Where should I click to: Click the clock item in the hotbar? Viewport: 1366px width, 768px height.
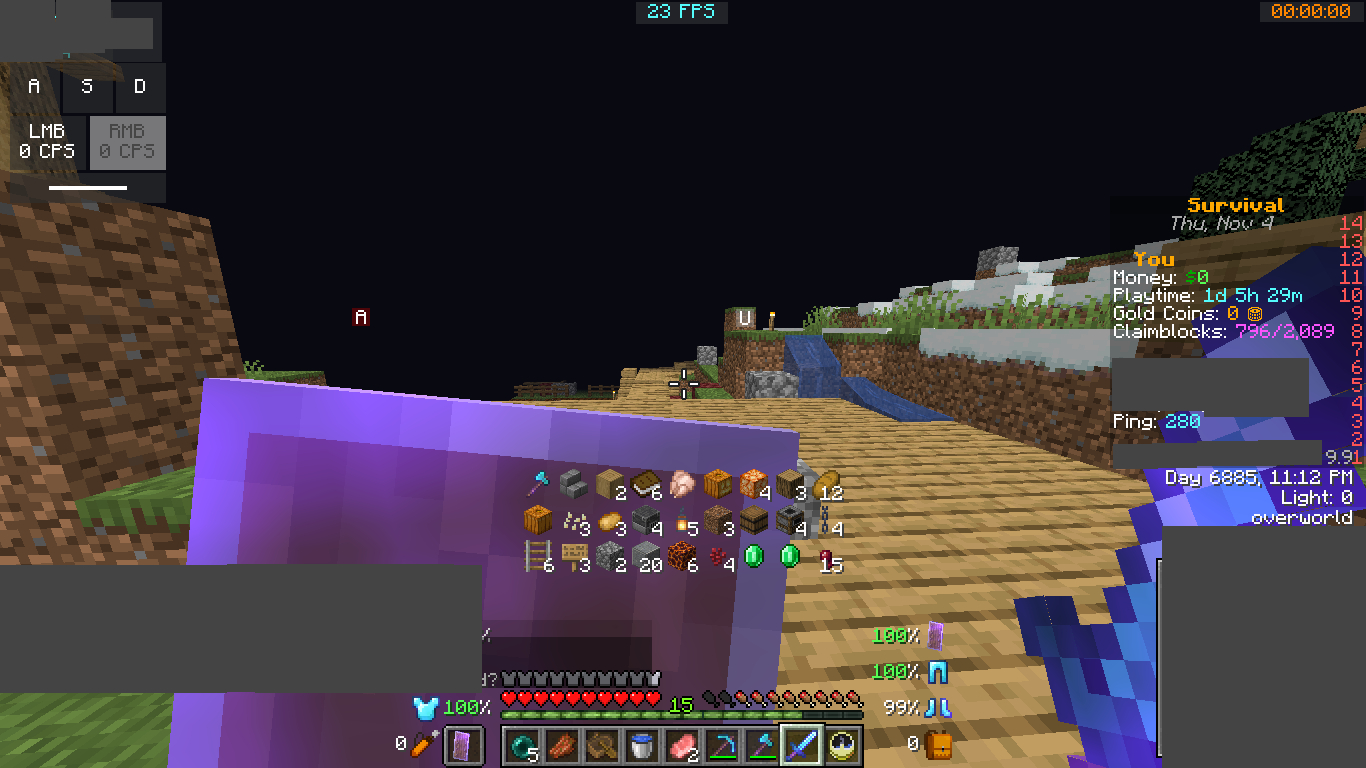[842, 745]
